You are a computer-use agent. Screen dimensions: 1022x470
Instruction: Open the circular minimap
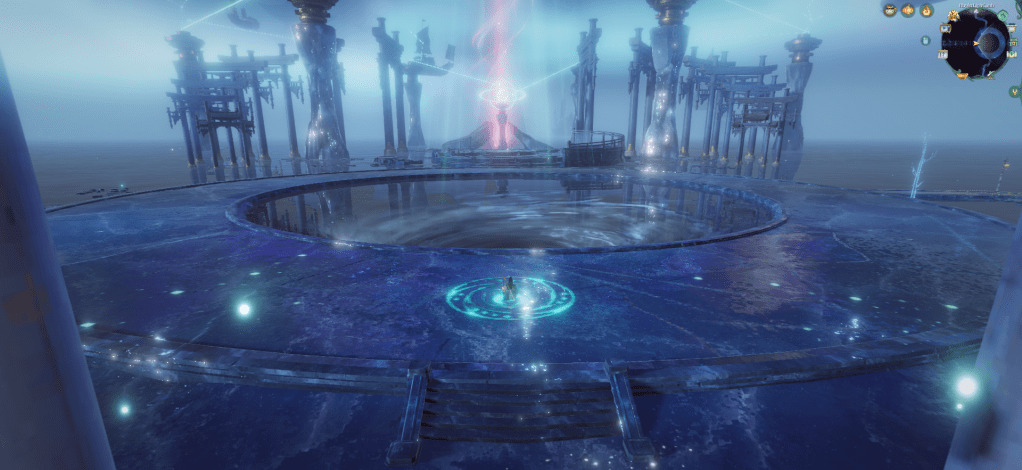coord(976,43)
